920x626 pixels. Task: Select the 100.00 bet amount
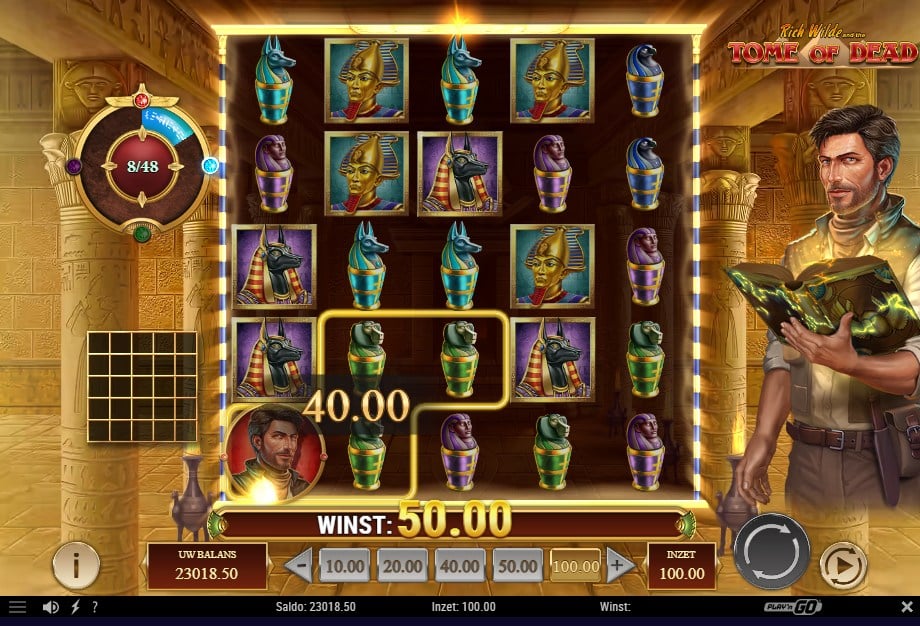pos(575,566)
